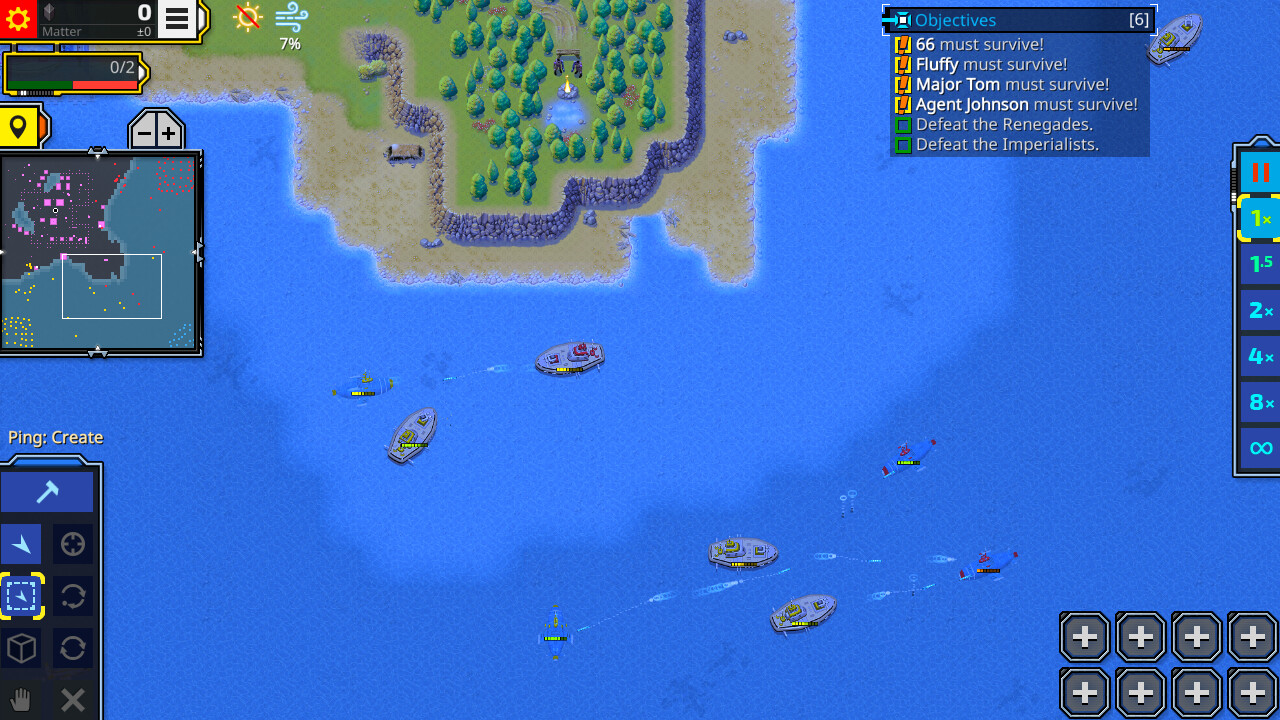Check off the Defeat the Imperialists objective
Viewport: 1280px width, 720px height.
tap(901, 144)
